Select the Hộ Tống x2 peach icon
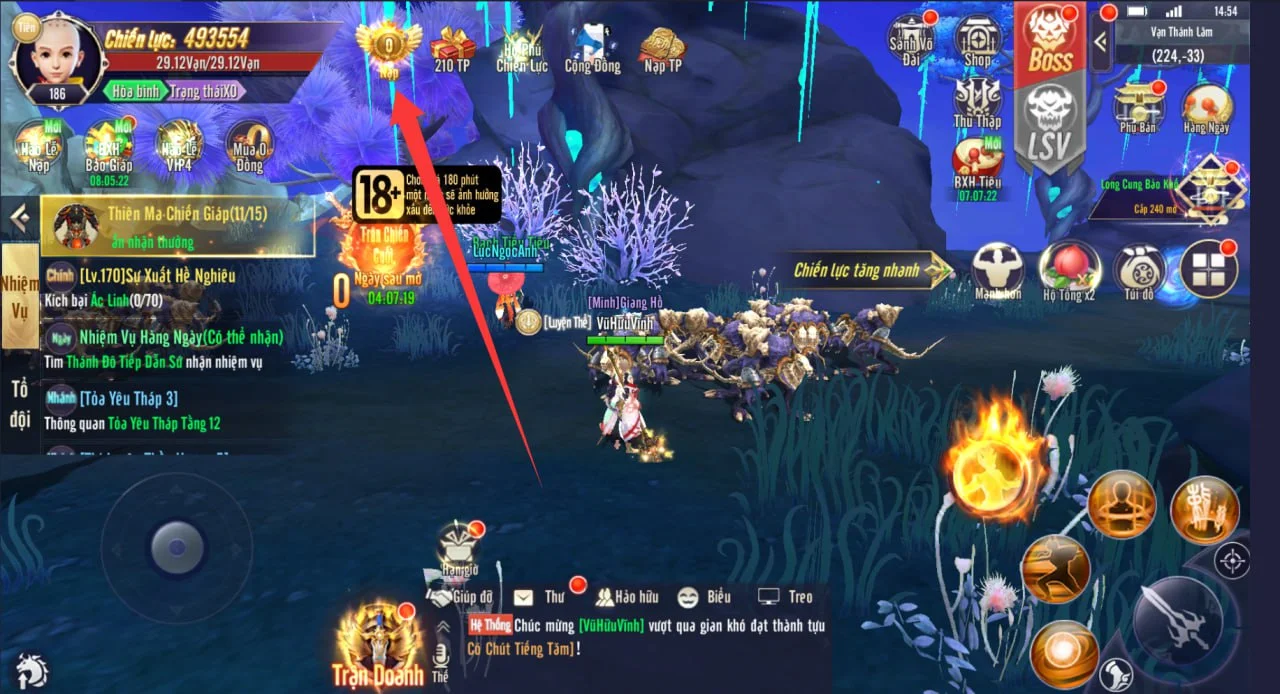This screenshot has width=1280, height=694. click(x=1069, y=270)
